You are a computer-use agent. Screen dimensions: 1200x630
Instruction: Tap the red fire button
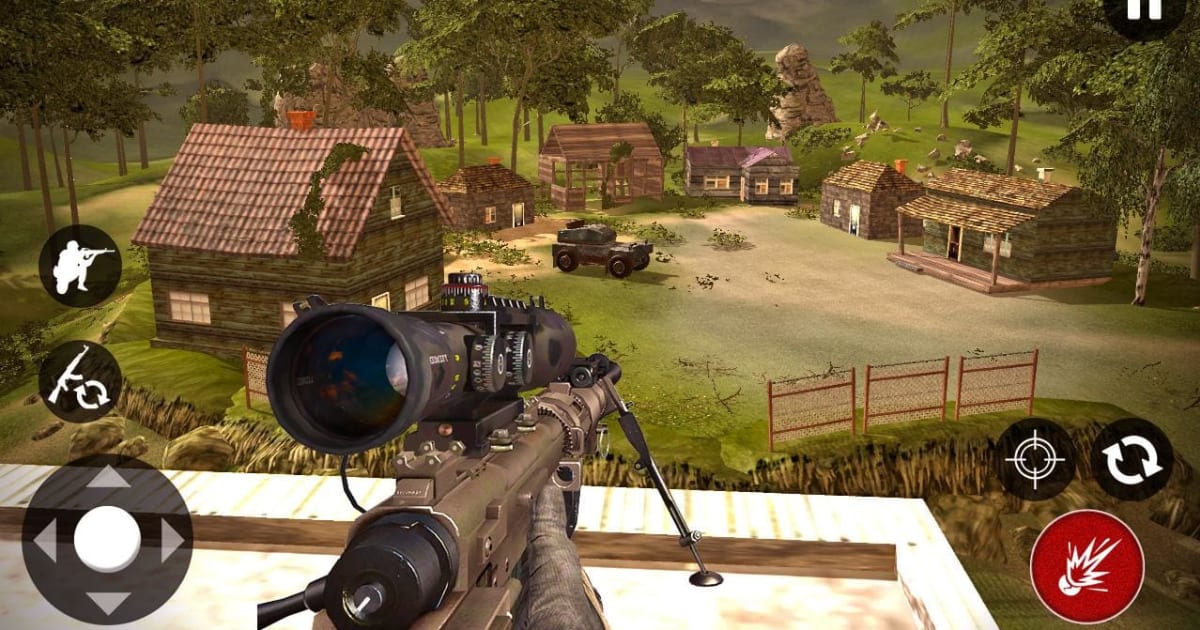click(1087, 567)
